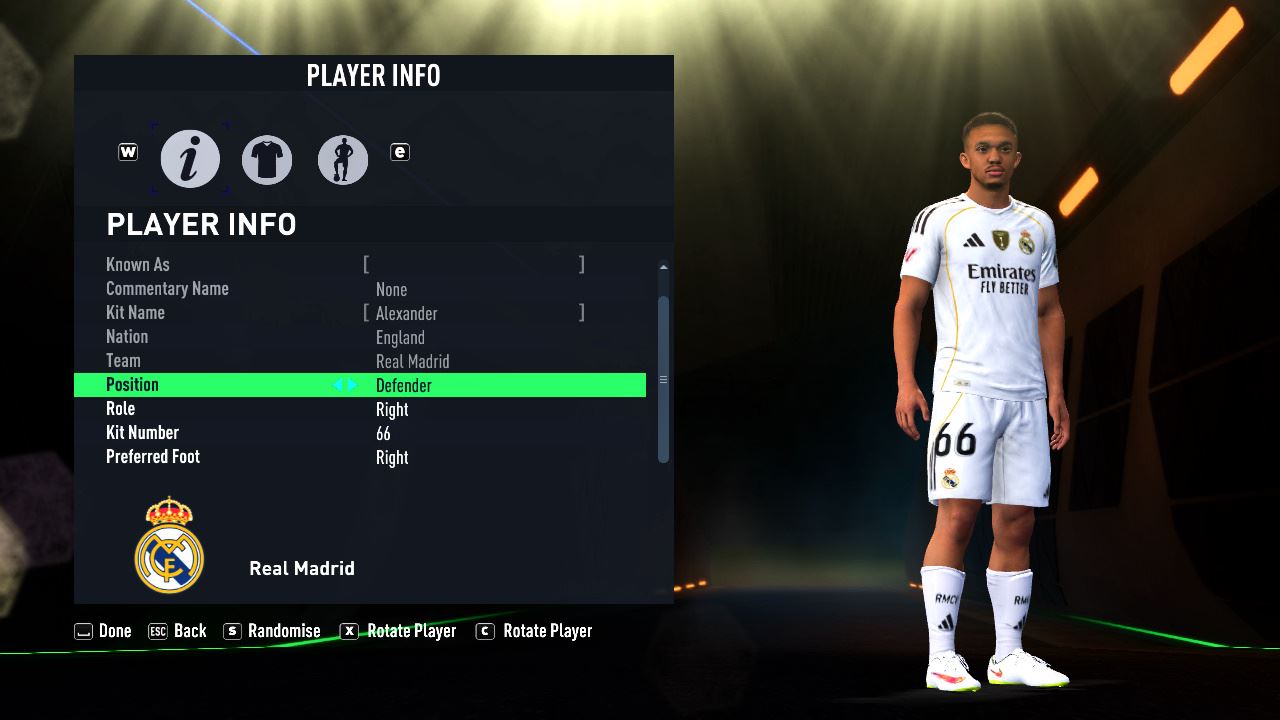The height and width of the screenshot is (720, 1280).
Task: Switch to the info tab icon
Action: pyautogui.click(x=190, y=159)
